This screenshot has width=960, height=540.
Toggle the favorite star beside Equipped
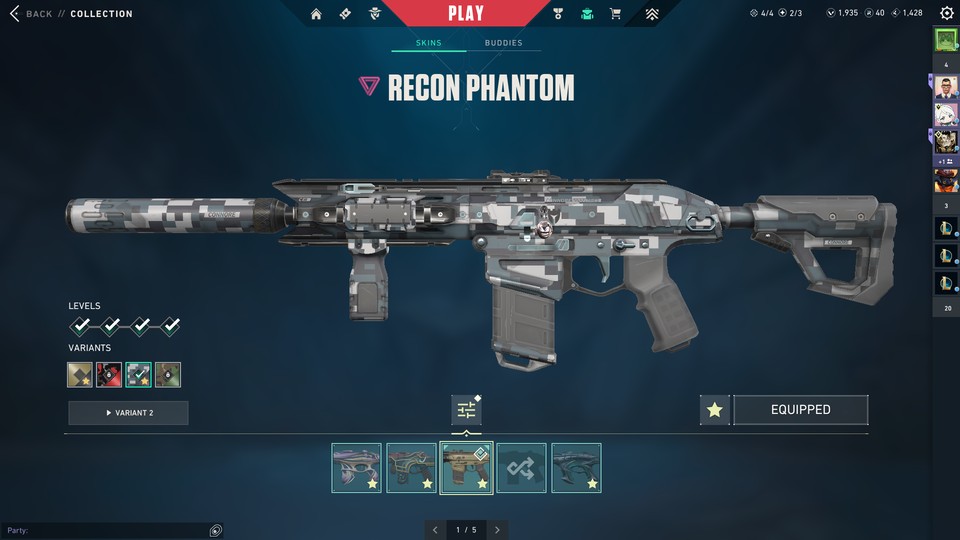pyautogui.click(x=714, y=410)
